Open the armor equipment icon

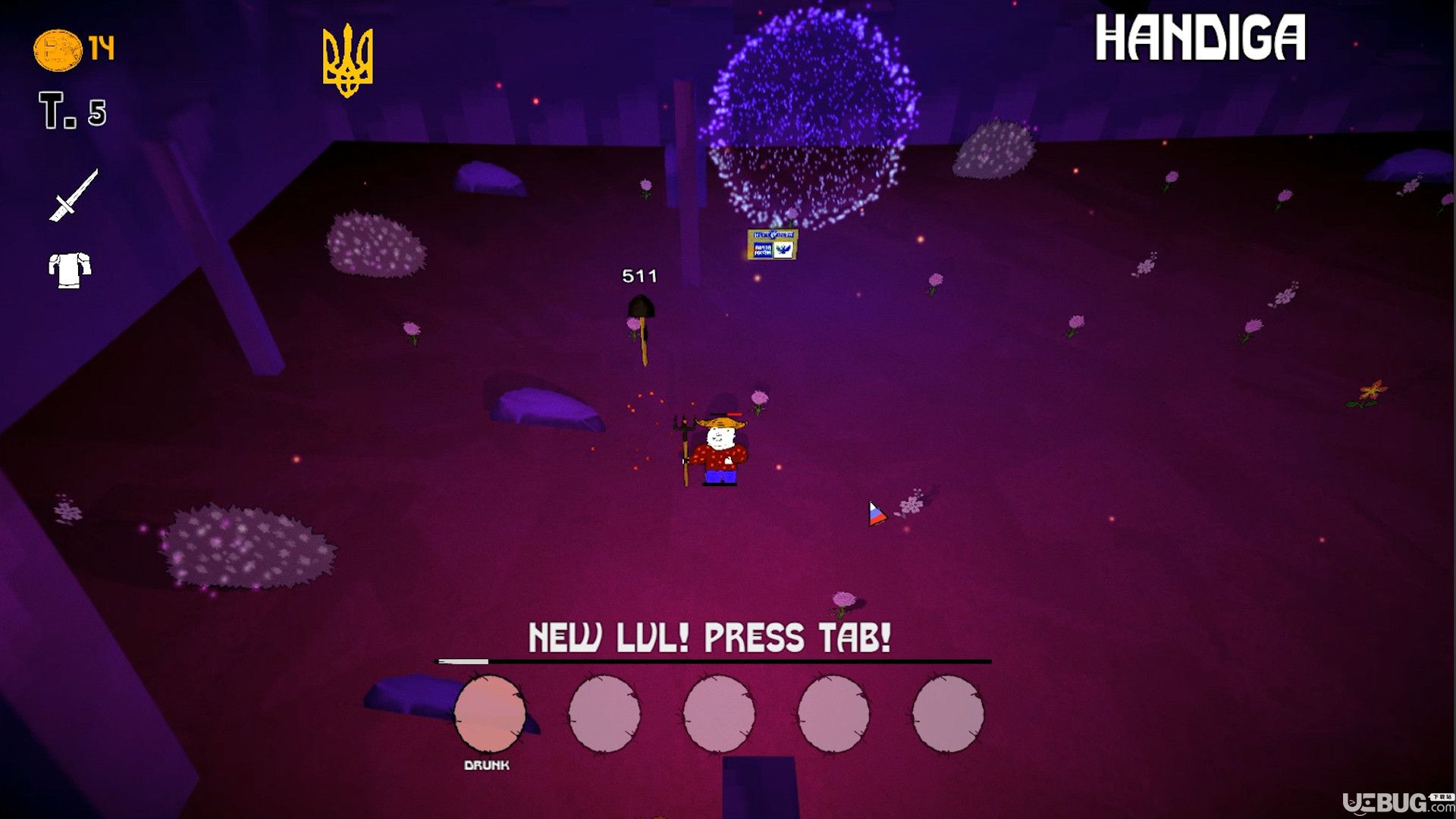point(70,270)
